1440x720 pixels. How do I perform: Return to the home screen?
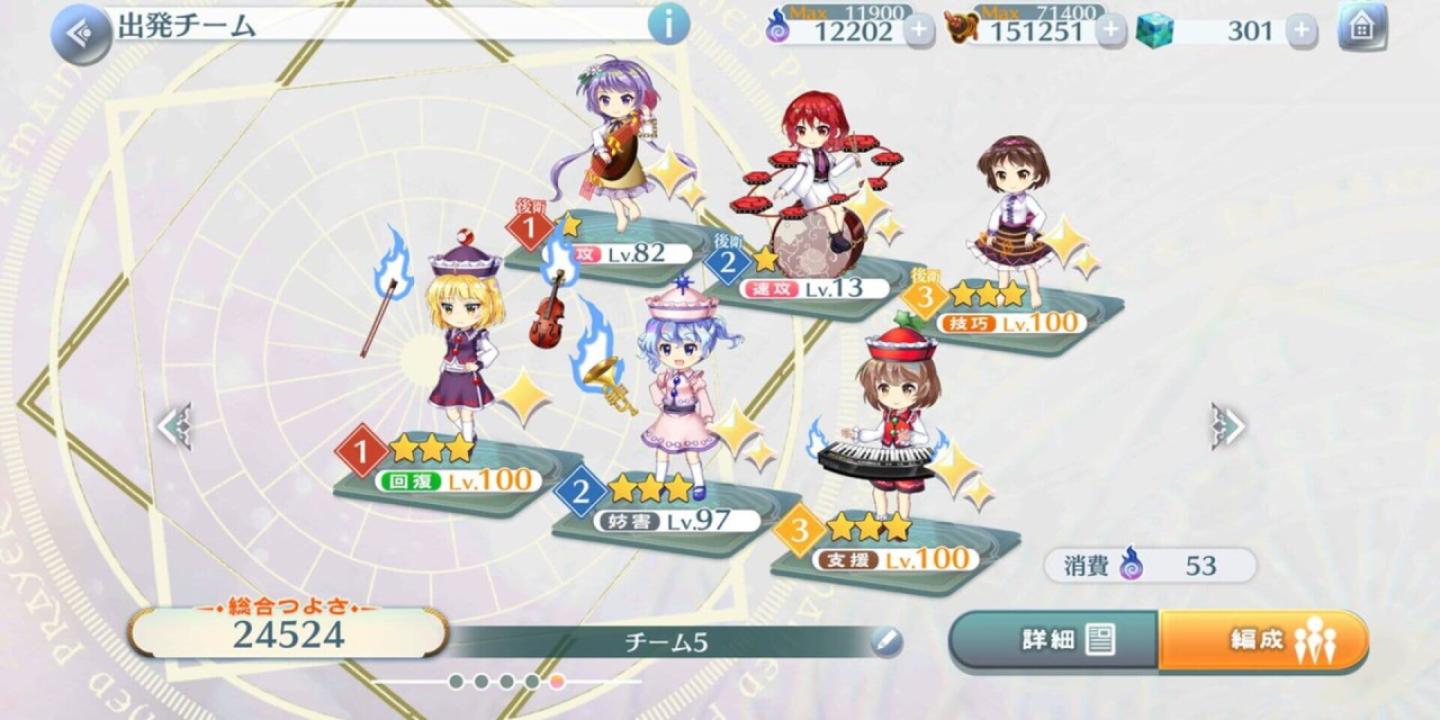pyautogui.click(x=1362, y=28)
